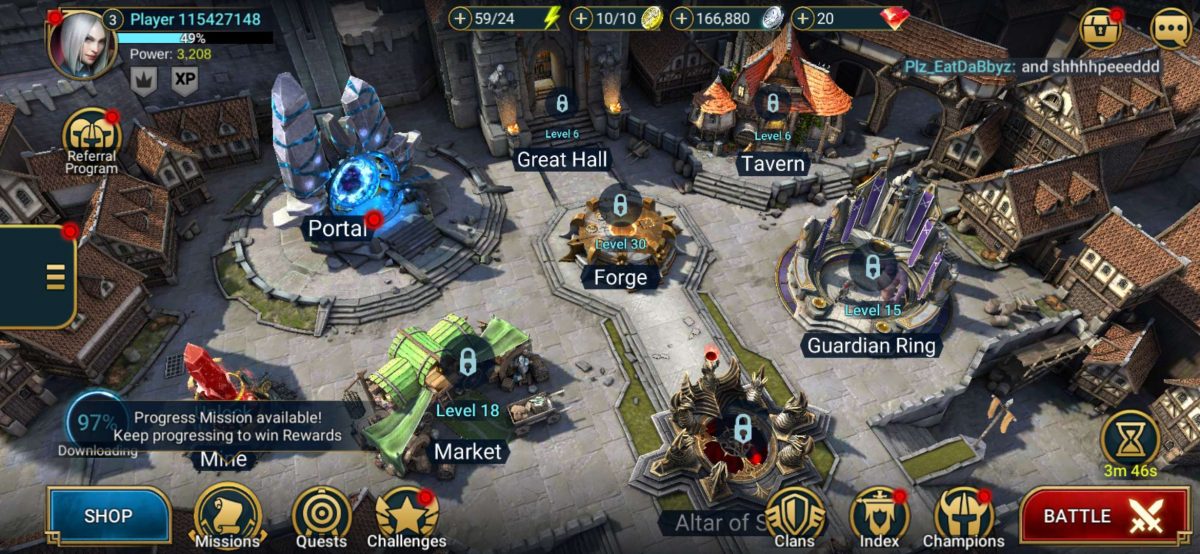Open the Quests menu
1200x554 pixels.
tap(321, 516)
